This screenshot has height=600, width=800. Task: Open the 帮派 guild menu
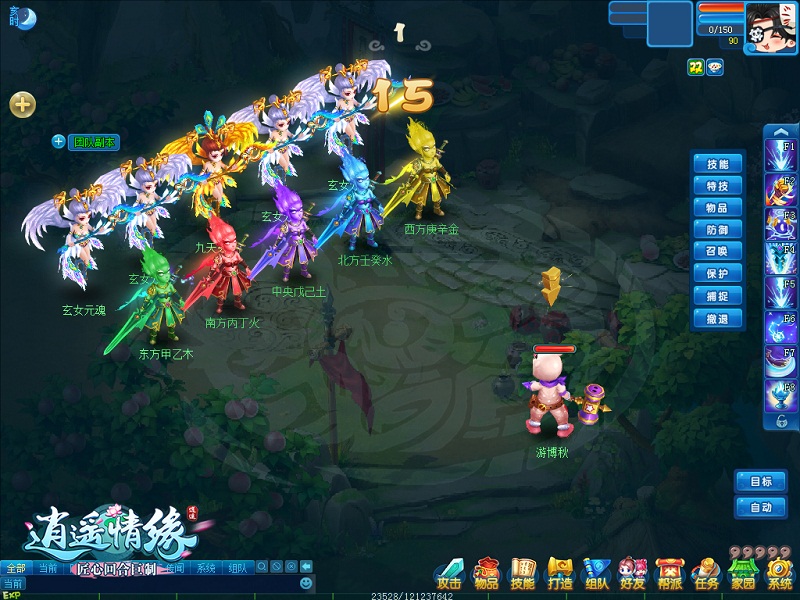point(669,574)
